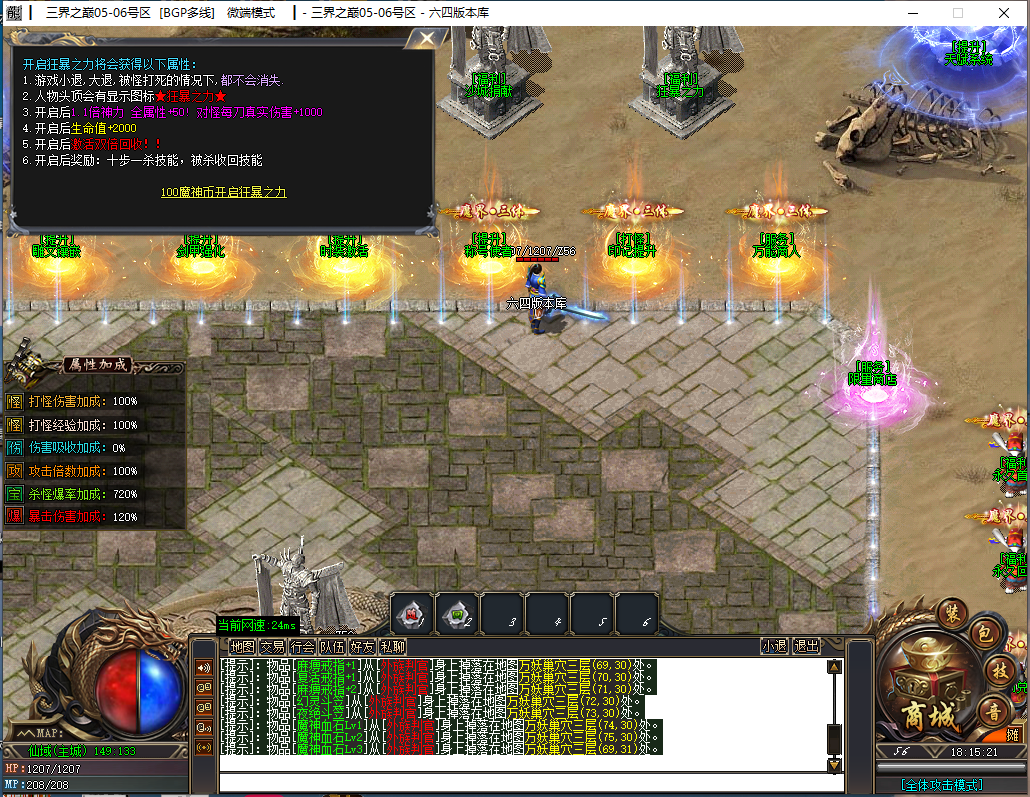1030x797 pixels.
Task: Use the red potion in hotbar slot 1
Action: coord(410,613)
